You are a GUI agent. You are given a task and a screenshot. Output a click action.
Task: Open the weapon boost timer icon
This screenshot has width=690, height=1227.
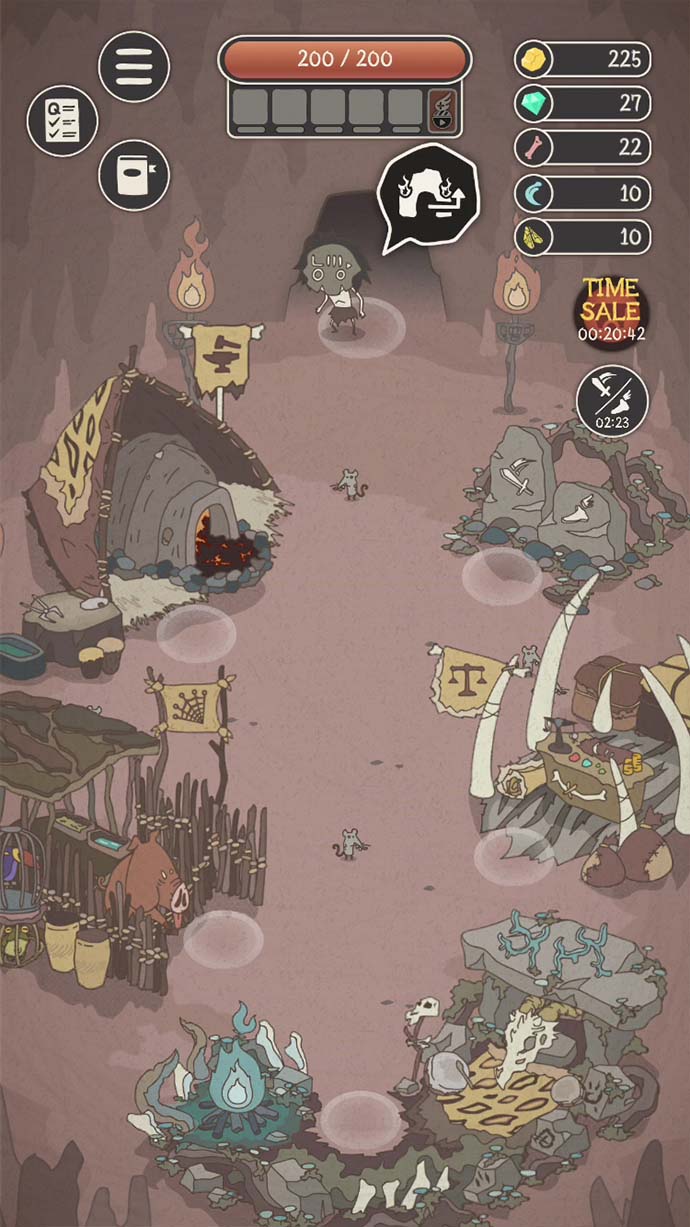[611, 401]
